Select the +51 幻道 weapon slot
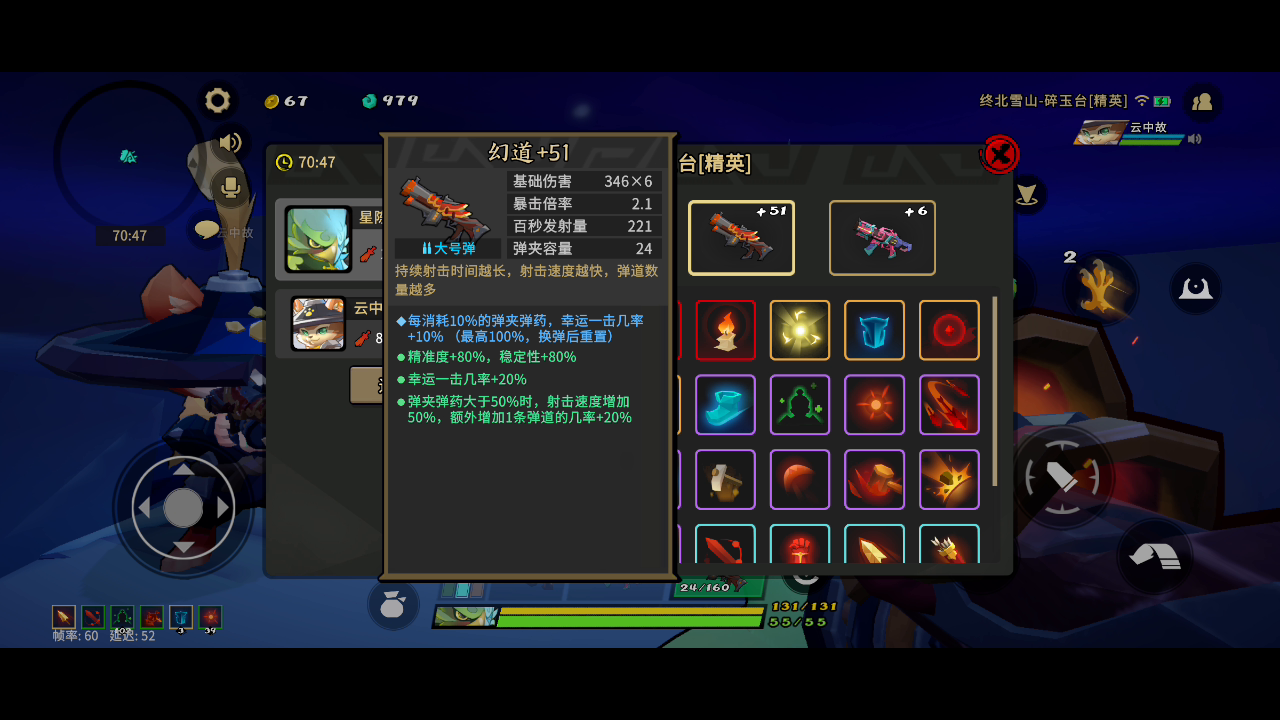Viewport: 1280px width, 720px height. coord(741,237)
